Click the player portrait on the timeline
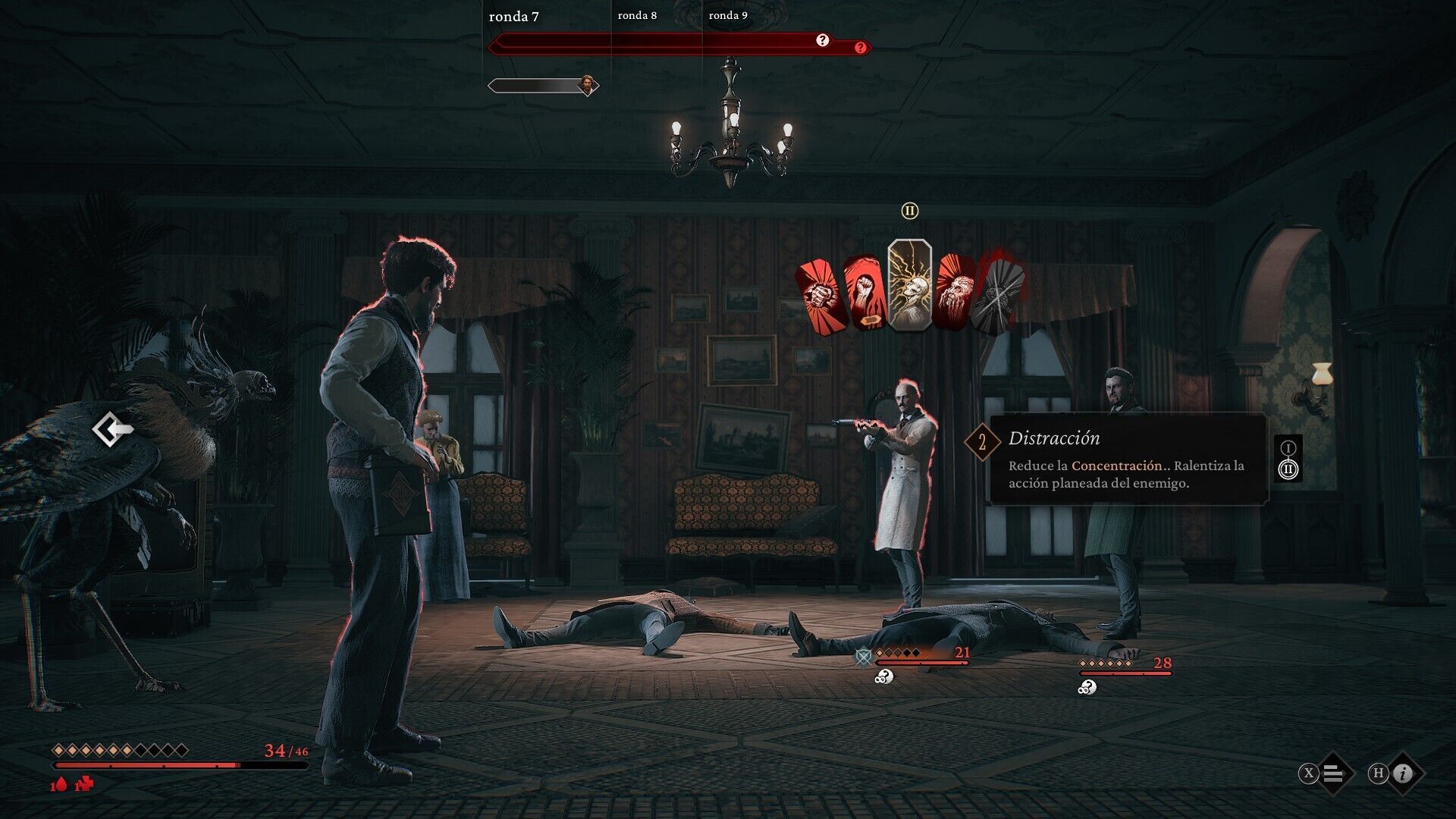Screen dimensions: 1456x819 pos(586,84)
